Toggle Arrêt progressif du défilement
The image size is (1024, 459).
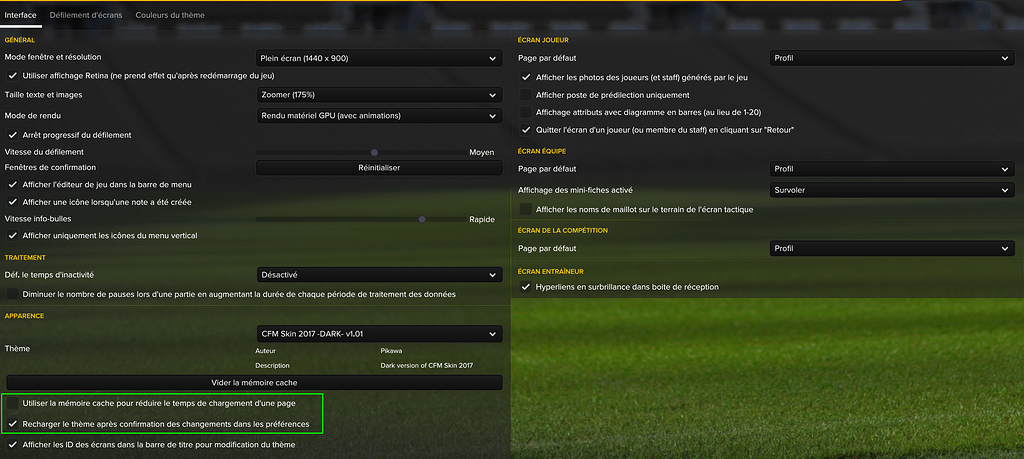click(x=13, y=135)
